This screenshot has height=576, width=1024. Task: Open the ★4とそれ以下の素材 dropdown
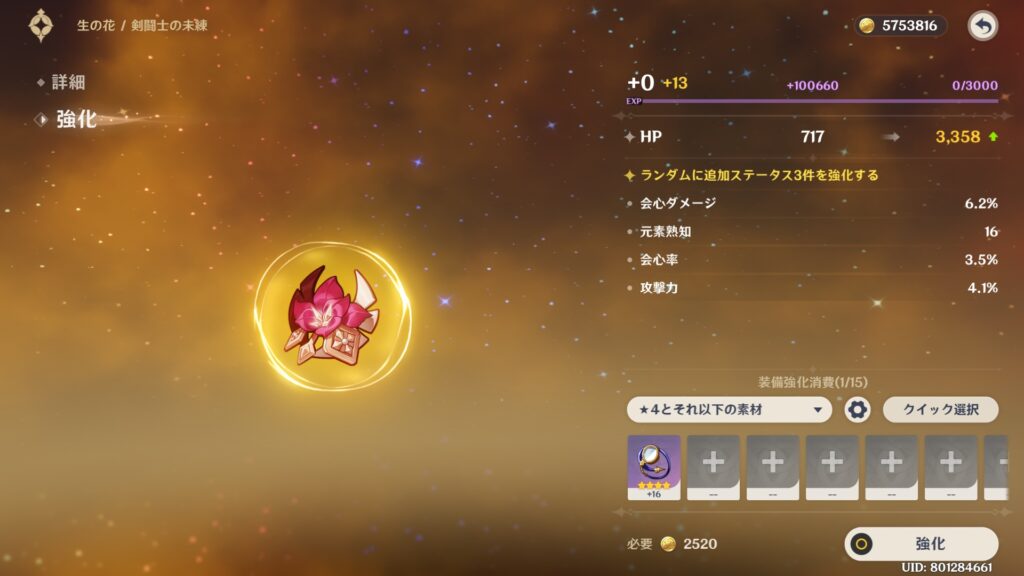(x=729, y=409)
